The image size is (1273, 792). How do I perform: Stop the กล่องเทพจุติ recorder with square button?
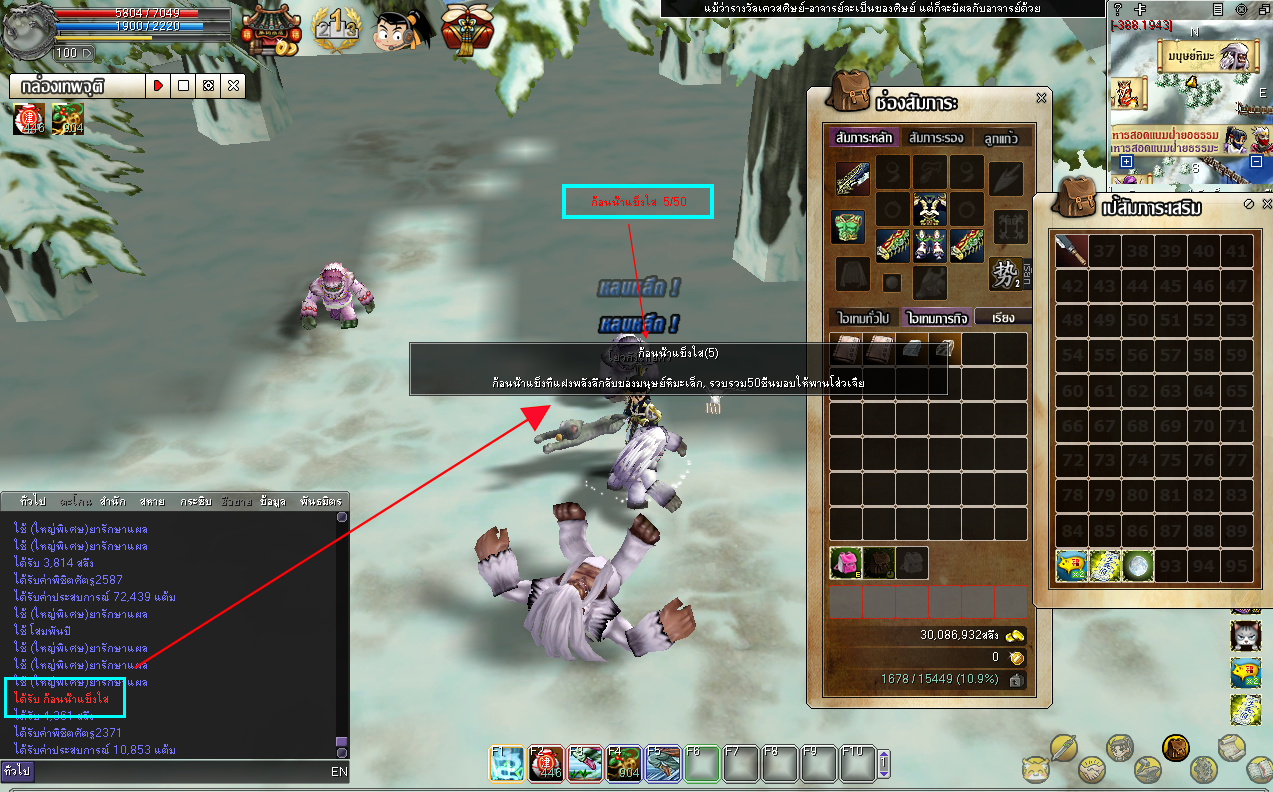coord(183,86)
